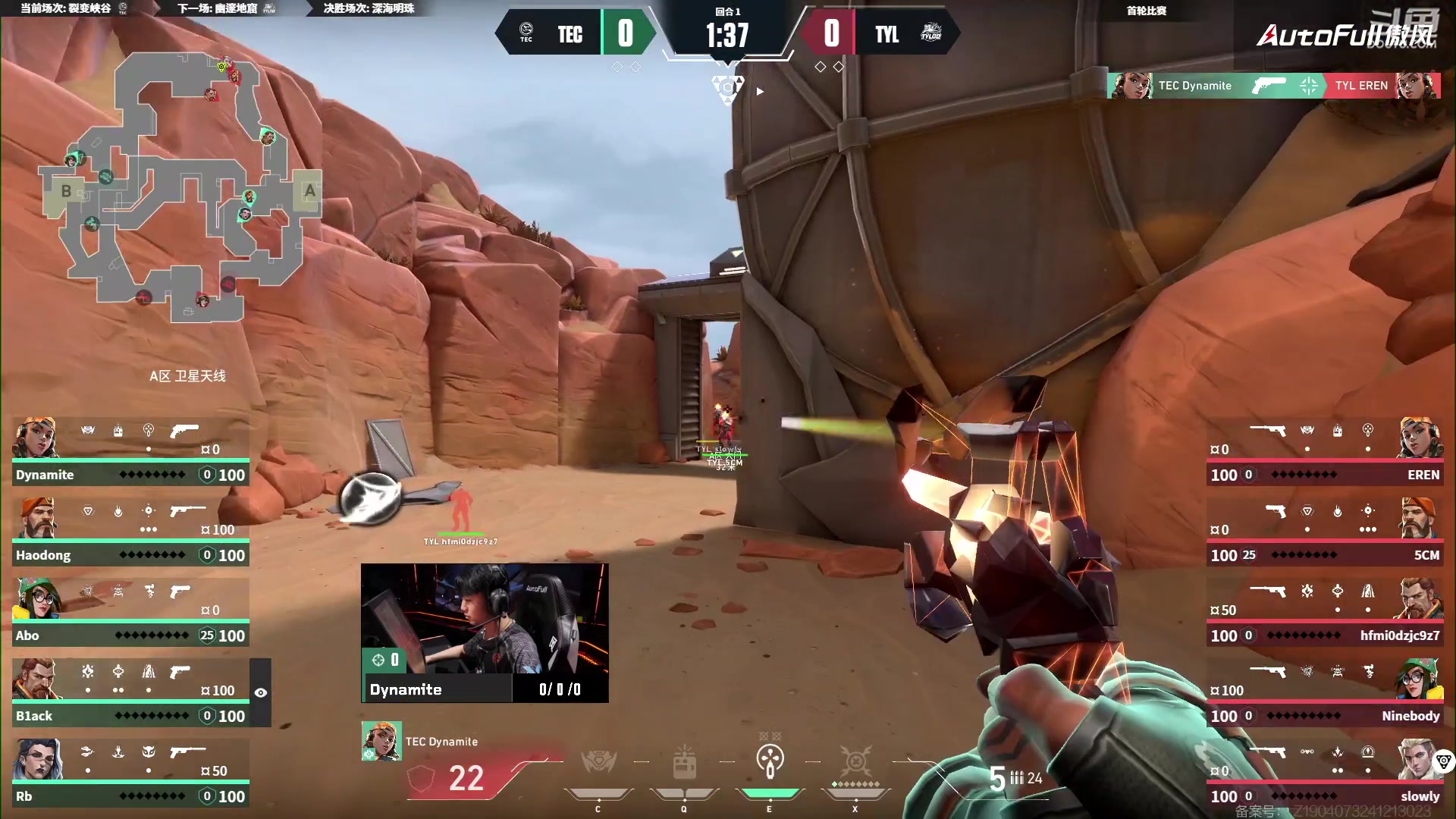Select Ninebody's player row
The width and height of the screenshot is (1456, 819).
[1324, 693]
